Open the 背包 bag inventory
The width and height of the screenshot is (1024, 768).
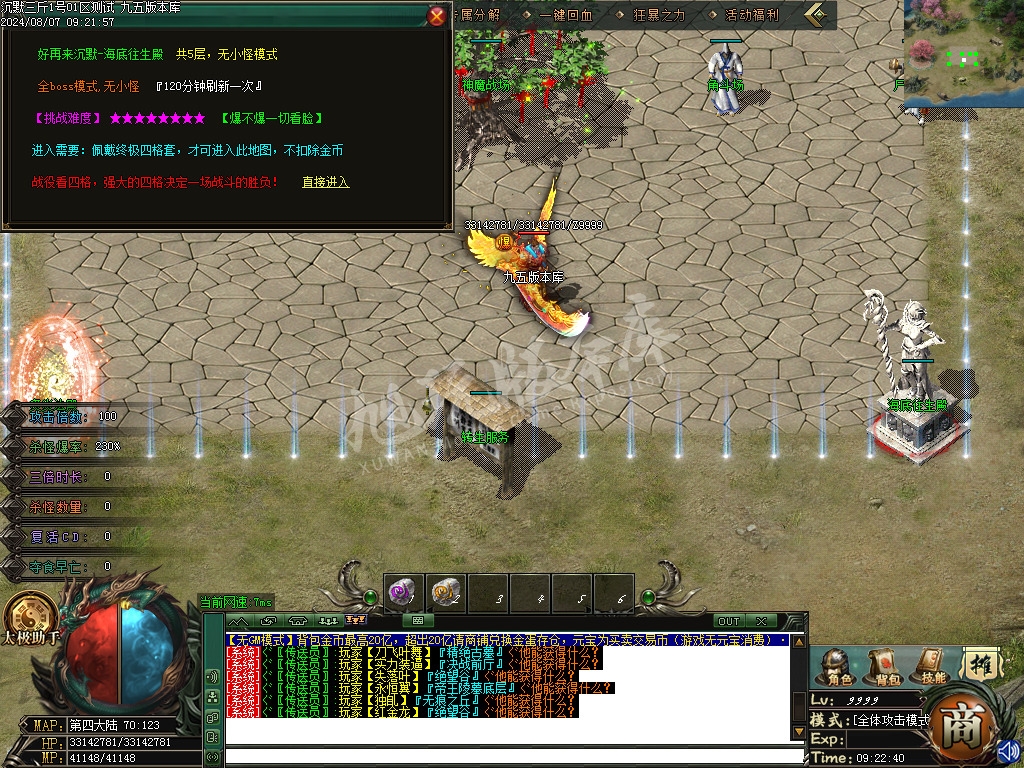(x=882, y=667)
